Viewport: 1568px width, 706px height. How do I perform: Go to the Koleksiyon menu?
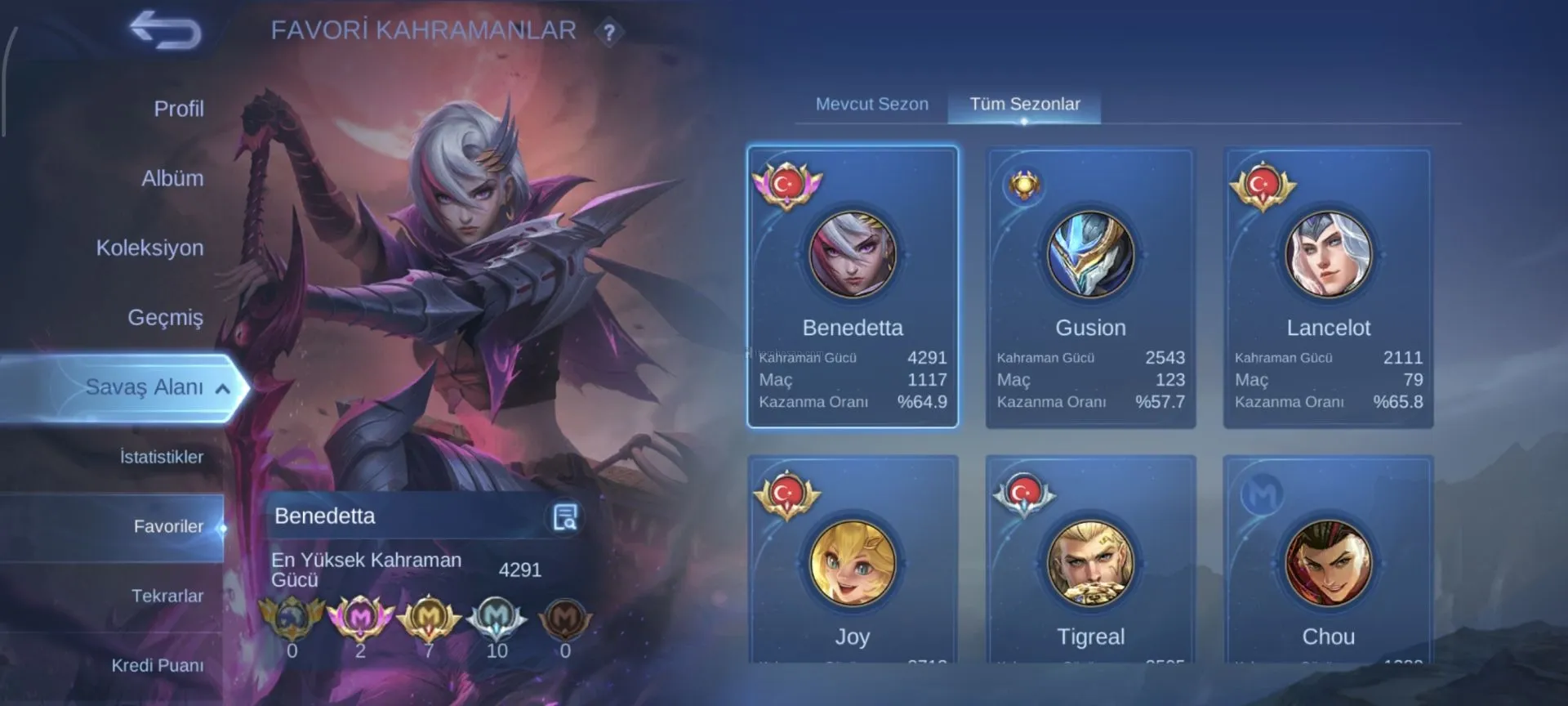coord(149,248)
